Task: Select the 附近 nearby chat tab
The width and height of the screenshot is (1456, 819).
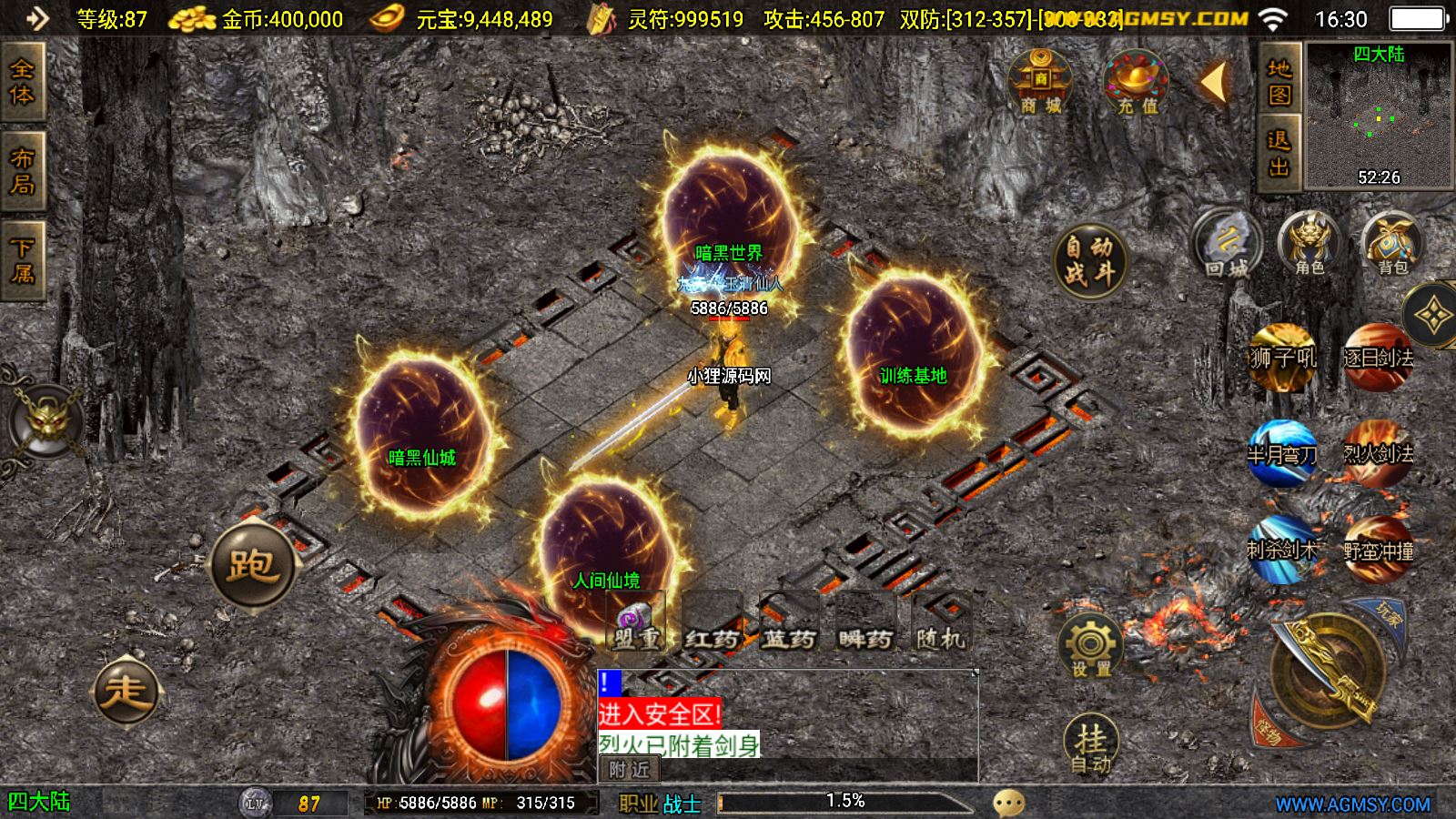Action: click(630, 770)
